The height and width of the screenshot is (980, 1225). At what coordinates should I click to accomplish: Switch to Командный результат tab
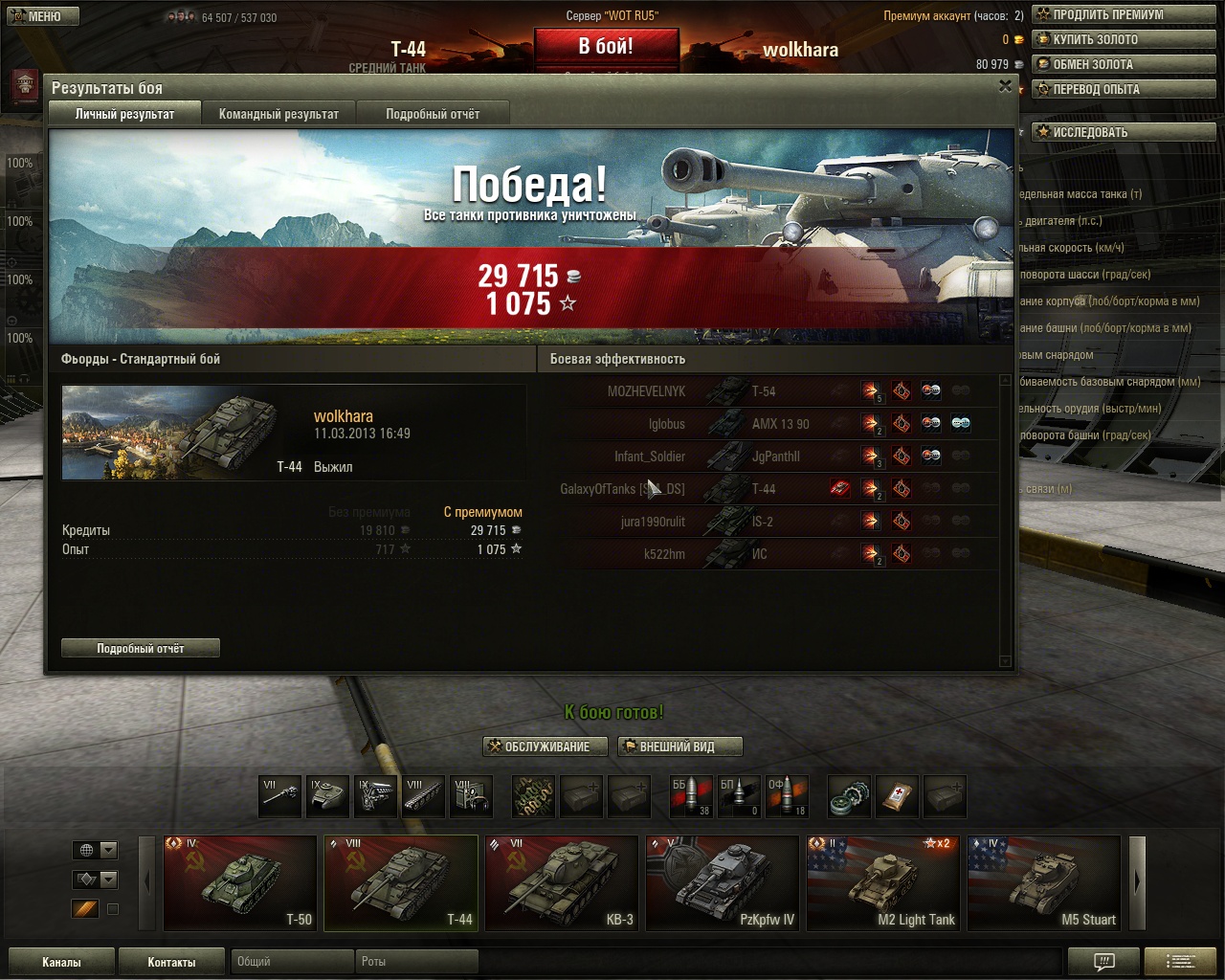point(278,114)
